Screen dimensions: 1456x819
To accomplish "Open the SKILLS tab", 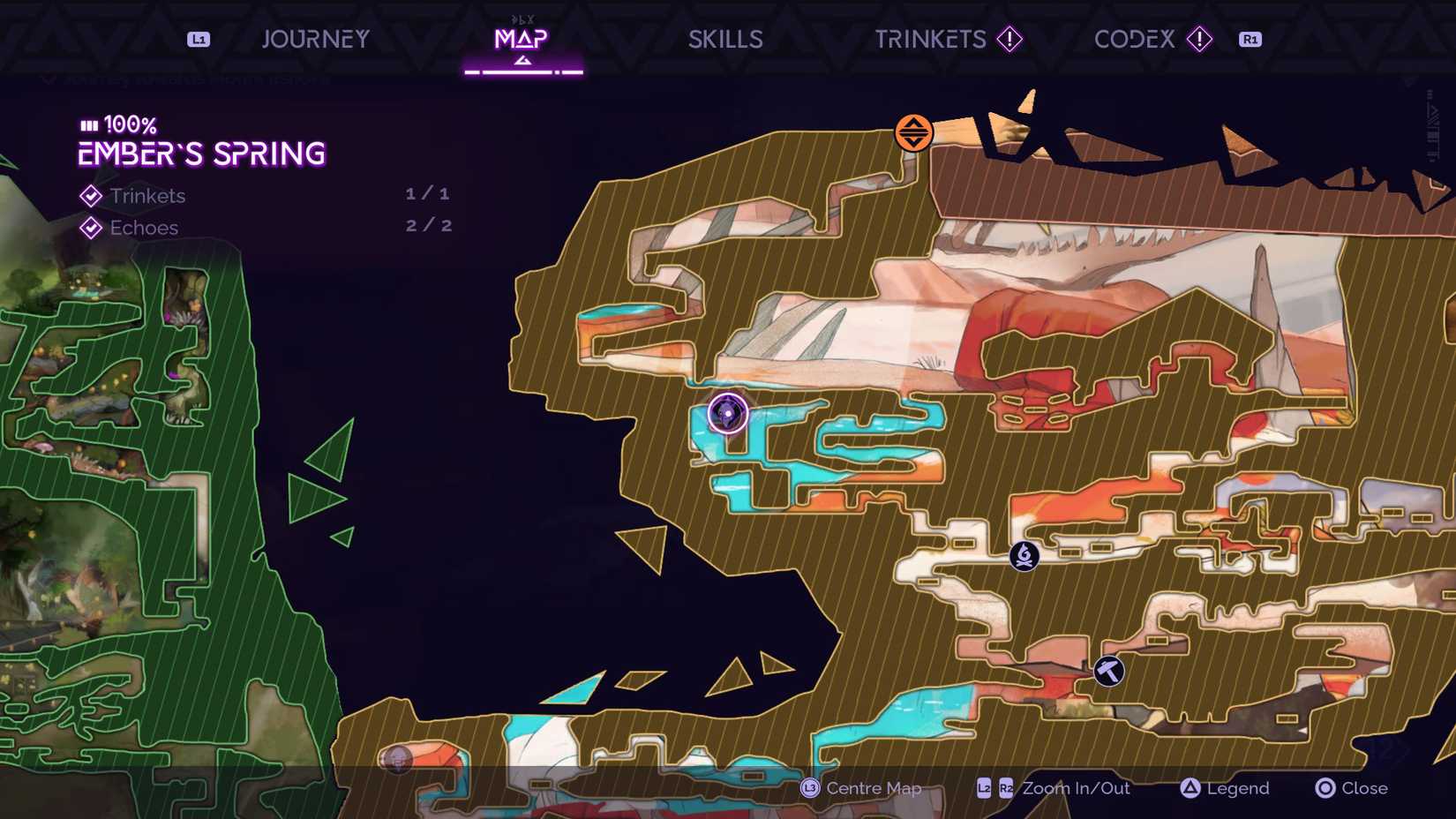I will (x=725, y=39).
